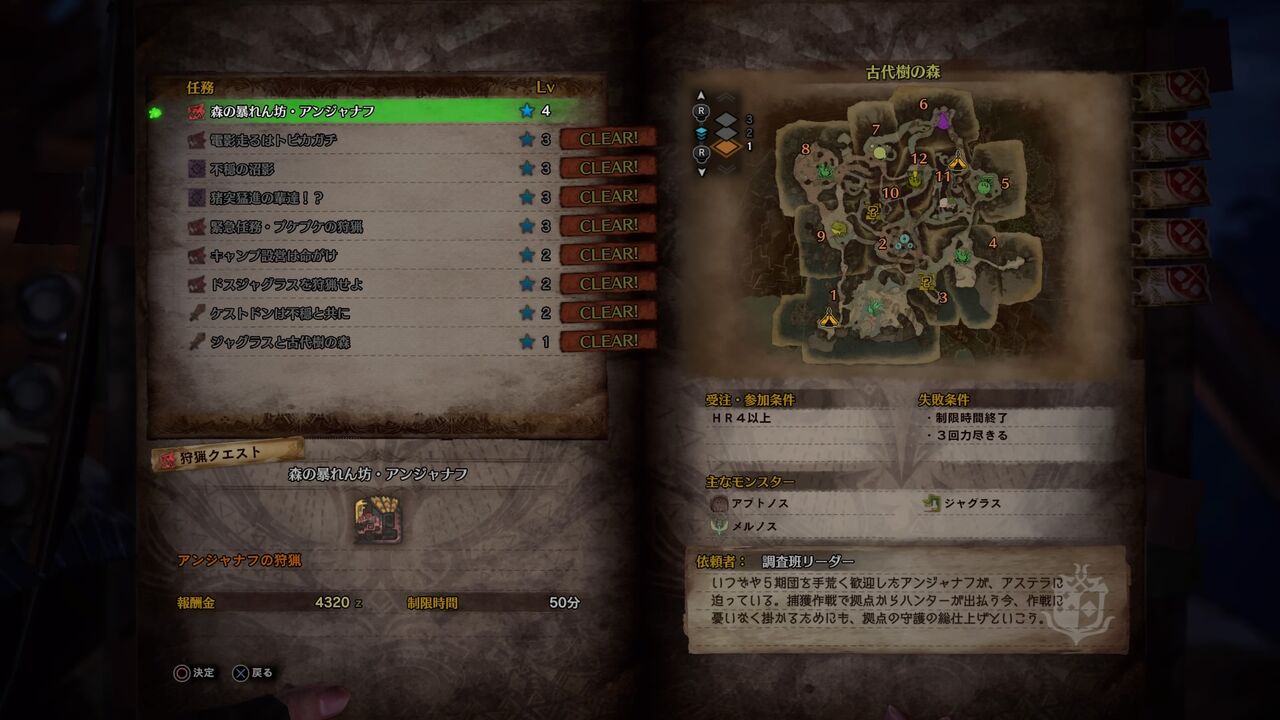Select map layer 3 diamond toggle
Screen dimensions: 1280x720
tap(725, 120)
